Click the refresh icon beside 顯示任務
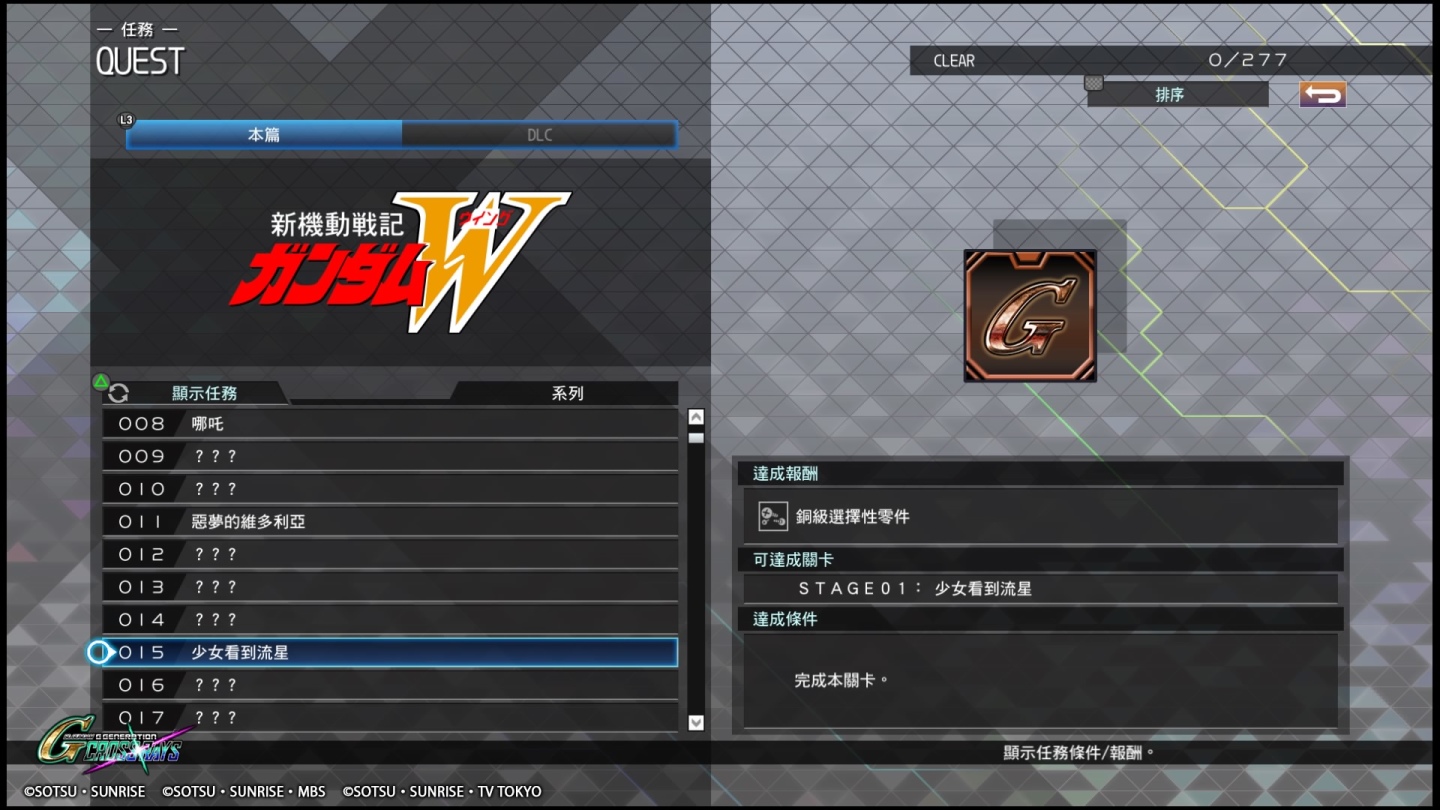 tap(119, 393)
